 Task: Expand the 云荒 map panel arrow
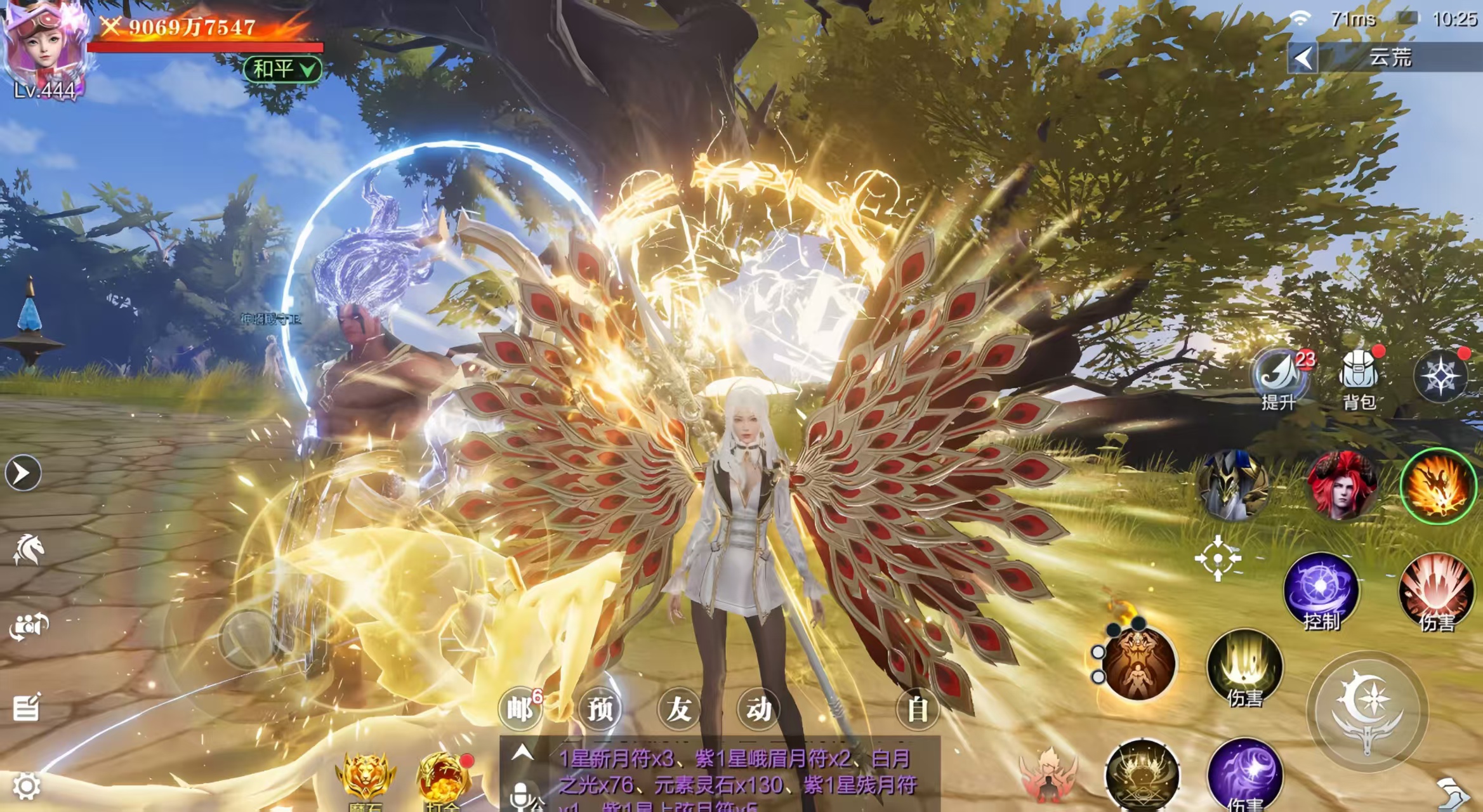click(x=1303, y=58)
